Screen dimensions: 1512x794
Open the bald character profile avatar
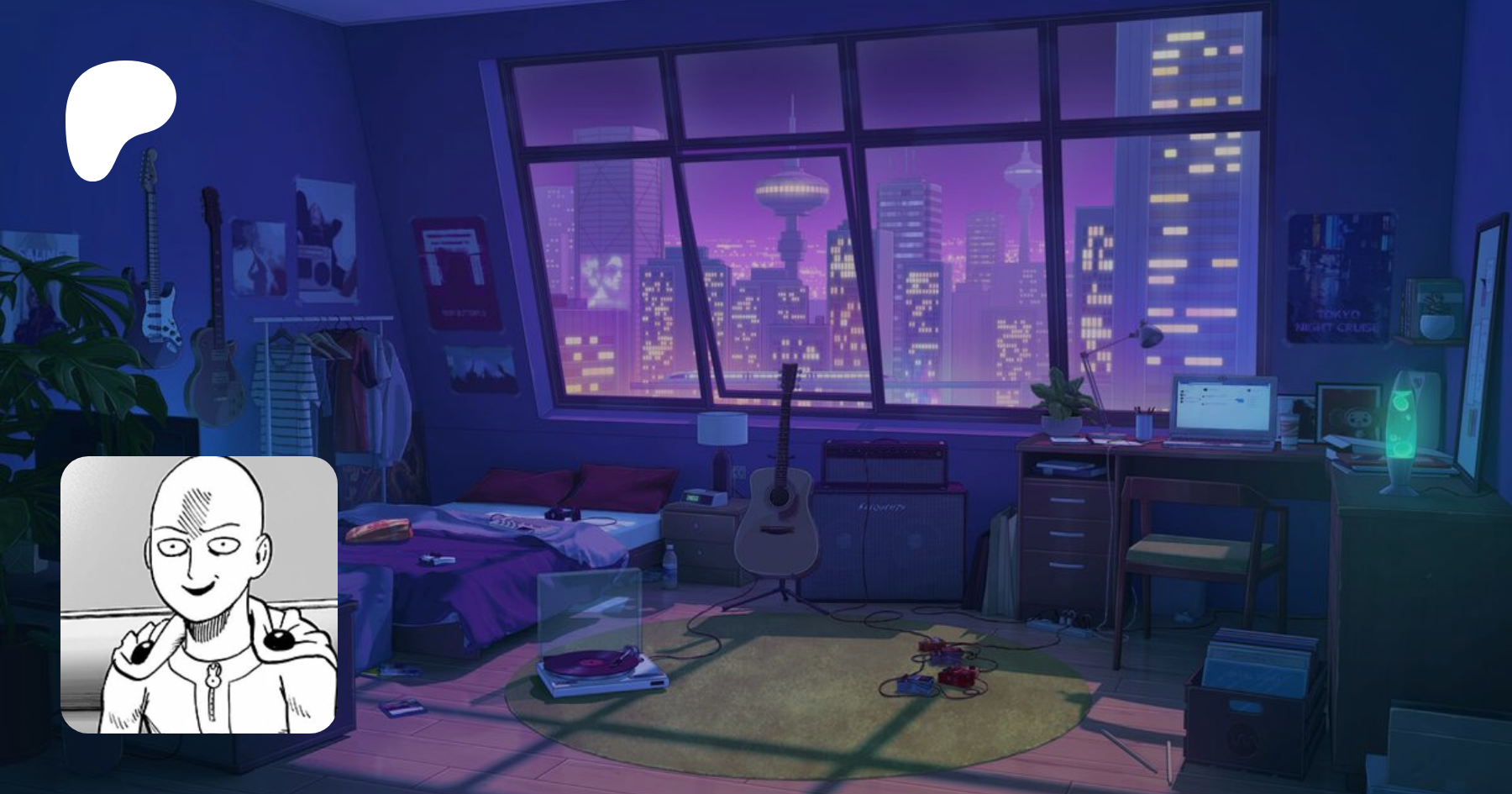tap(199, 595)
